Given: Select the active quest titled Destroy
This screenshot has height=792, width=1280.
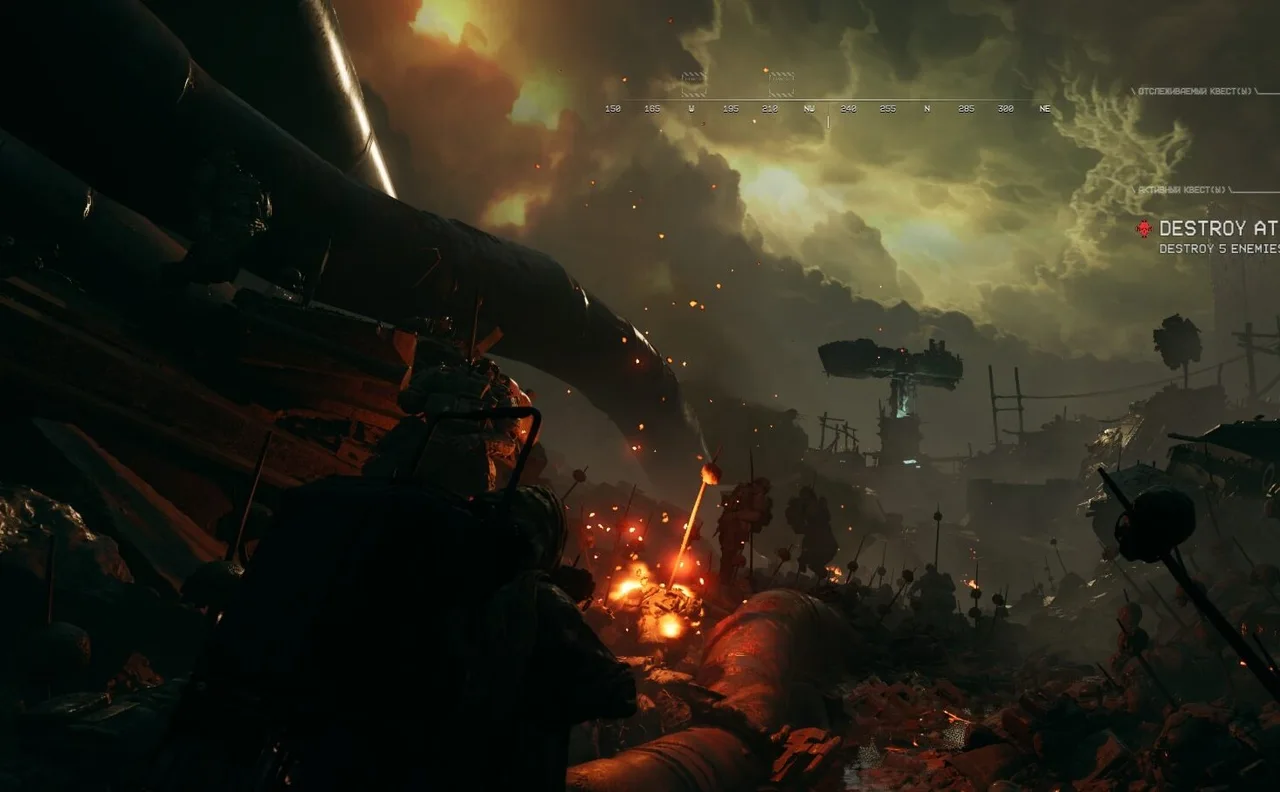Looking at the screenshot, I should [1217, 229].
